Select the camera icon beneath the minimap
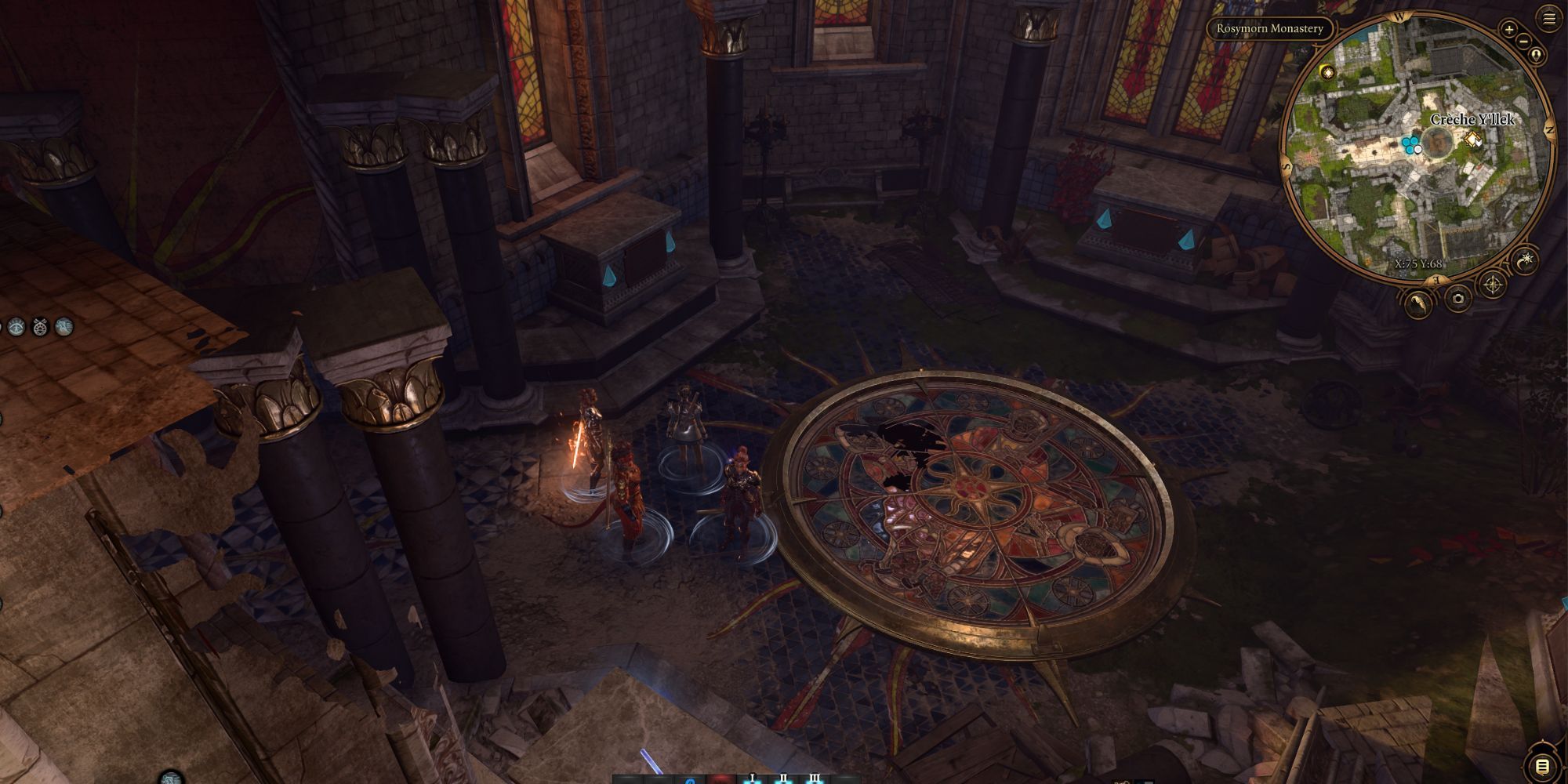This screenshot has width=1568, height=784. click(x=1457, y=299)
